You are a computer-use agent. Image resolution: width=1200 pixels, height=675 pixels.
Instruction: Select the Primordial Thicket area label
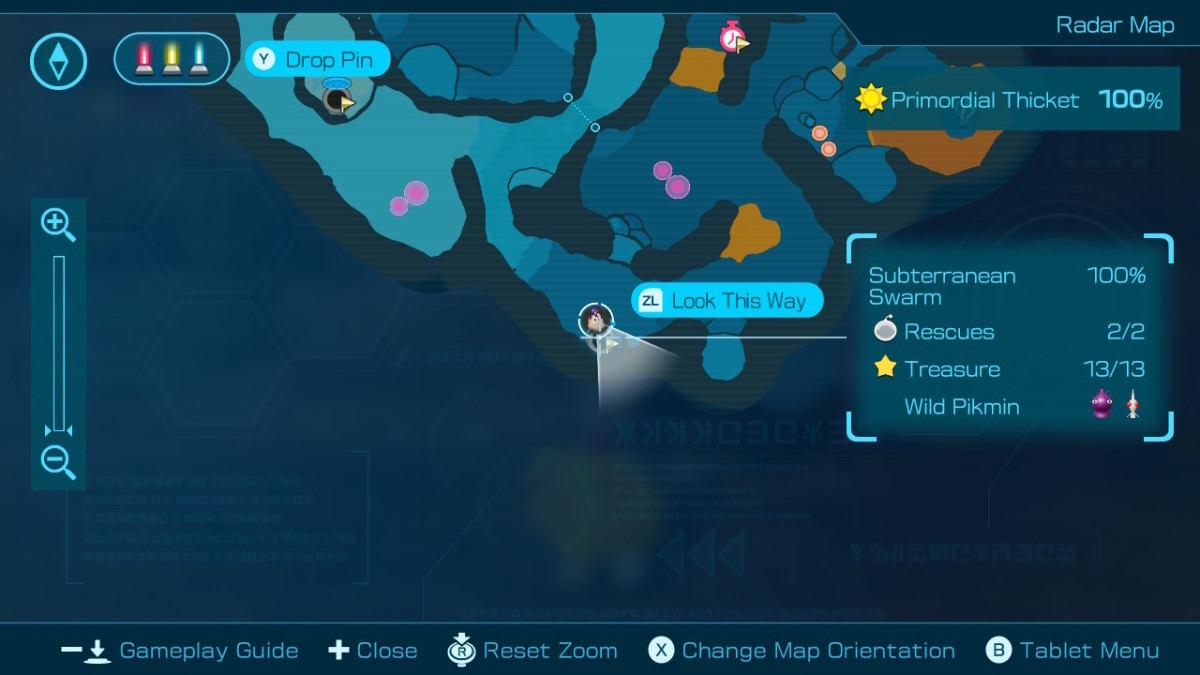1010,100
